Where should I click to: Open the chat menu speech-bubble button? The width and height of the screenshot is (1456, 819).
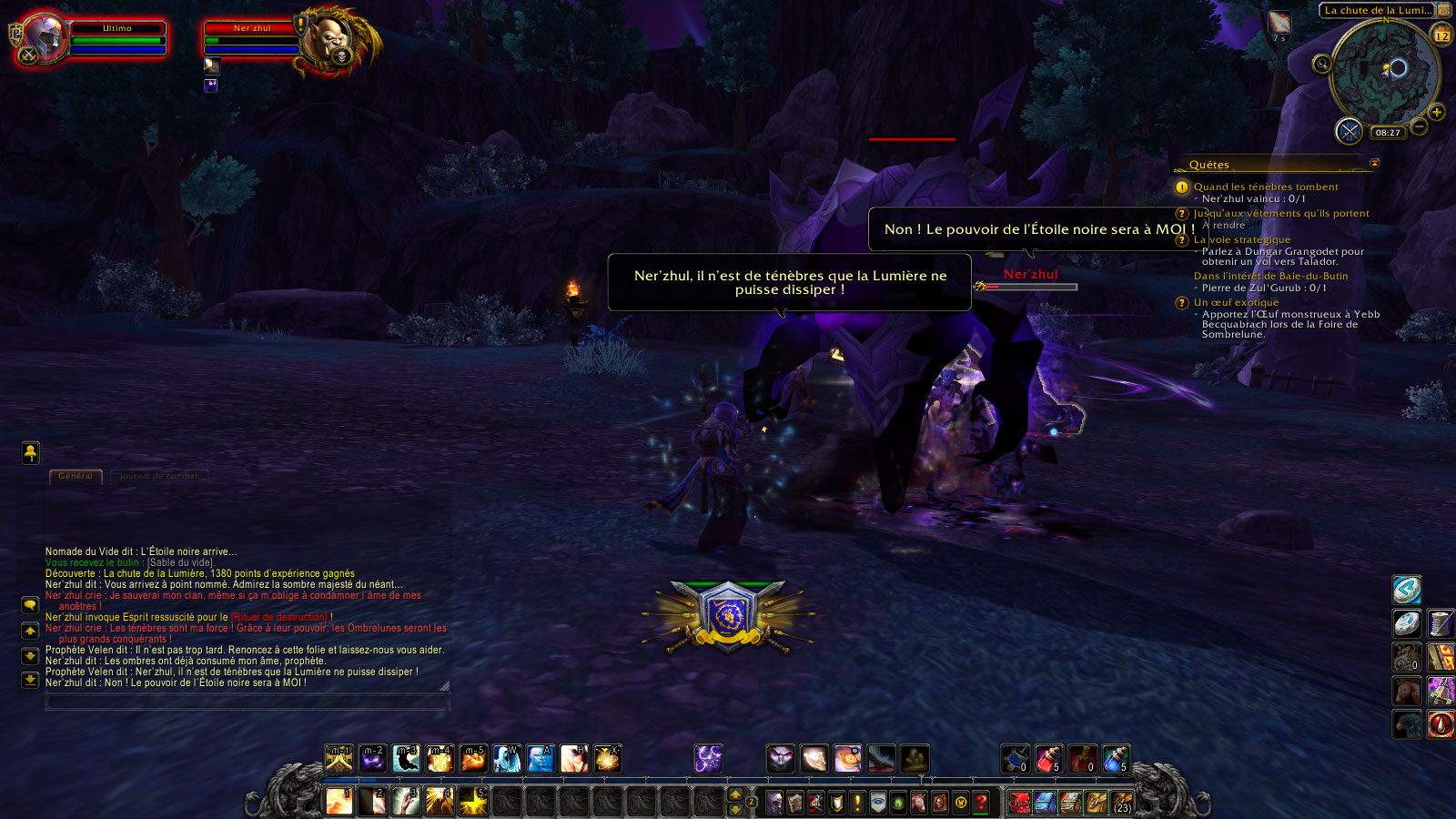[30, 605]
